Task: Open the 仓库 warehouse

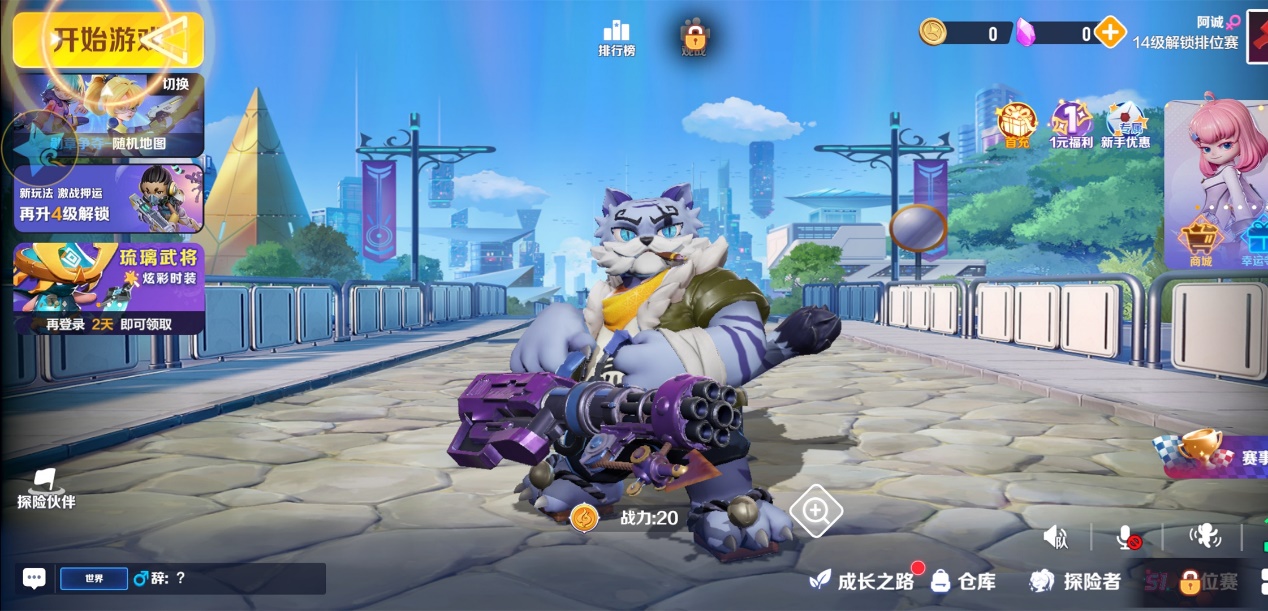Action: (964, 581)
